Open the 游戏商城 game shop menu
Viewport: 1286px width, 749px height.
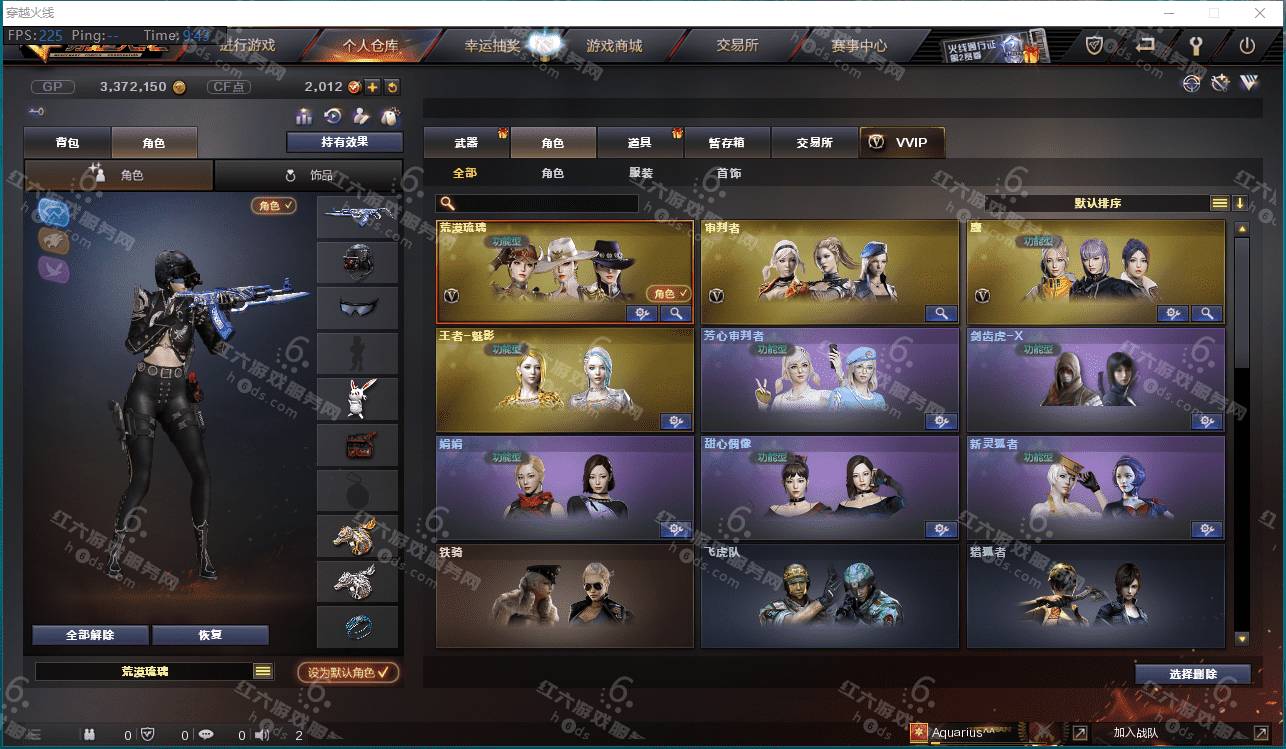[x=614, y=46]
